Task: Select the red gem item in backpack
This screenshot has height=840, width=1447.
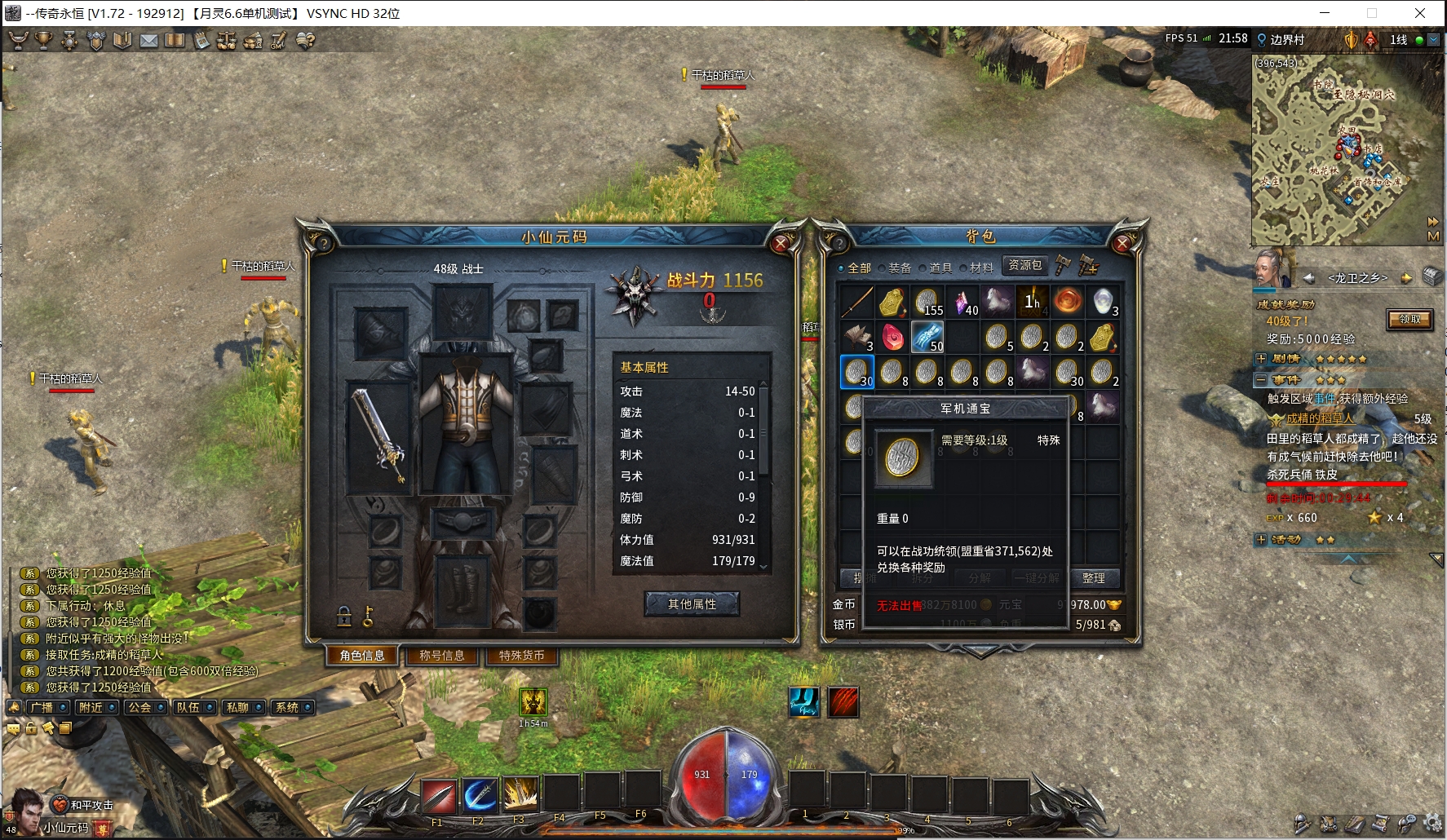Action: click(892, 336)
